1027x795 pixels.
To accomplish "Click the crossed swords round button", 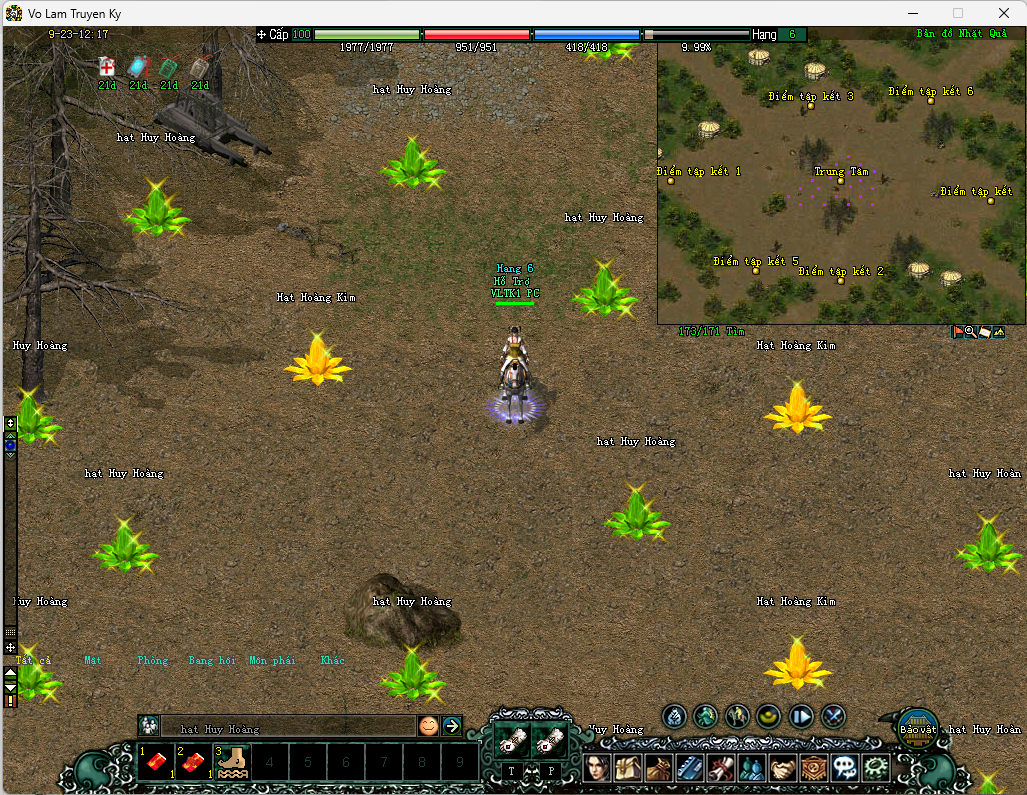I will coord(833,716).
